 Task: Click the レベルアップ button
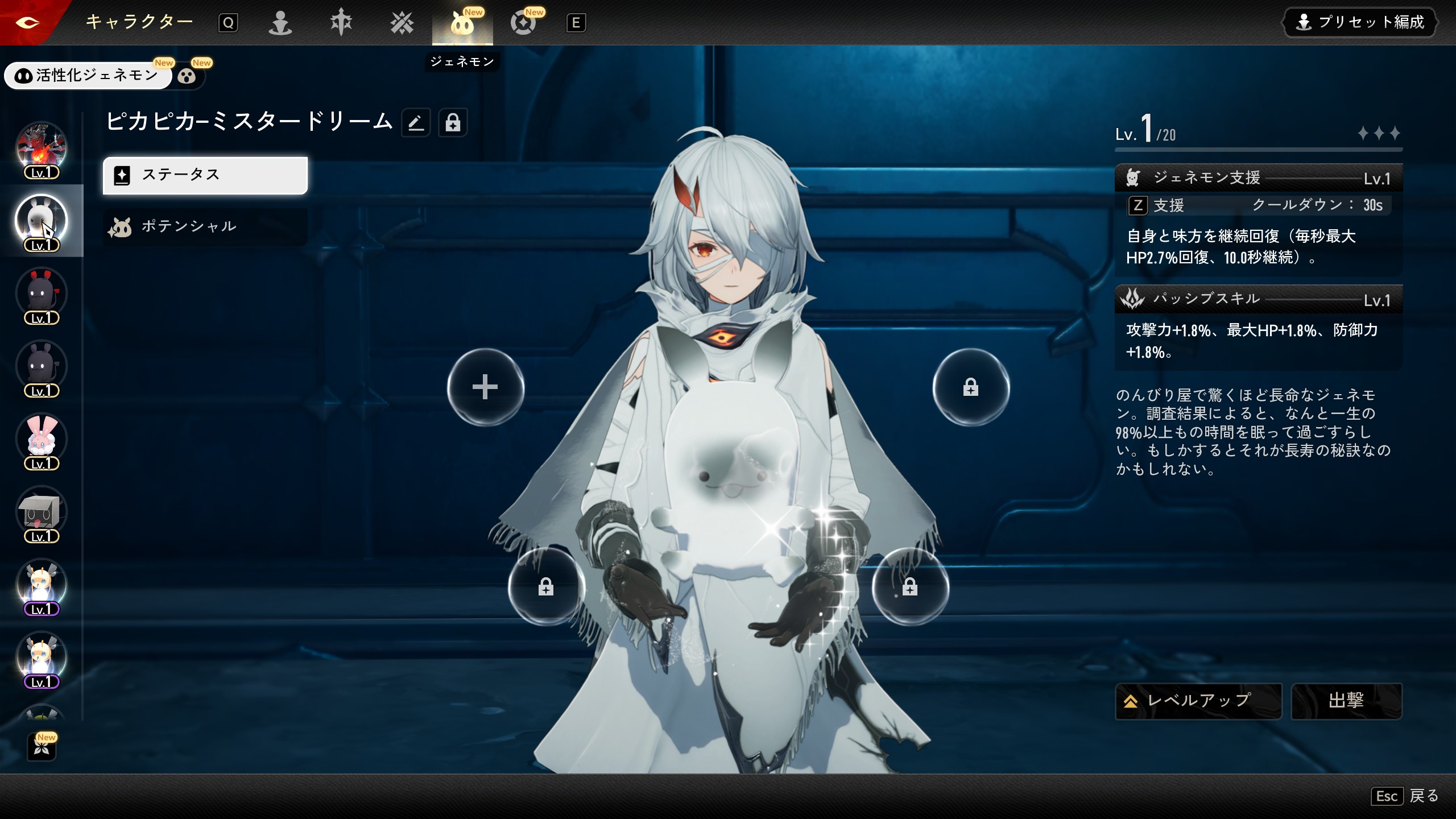1198,701
